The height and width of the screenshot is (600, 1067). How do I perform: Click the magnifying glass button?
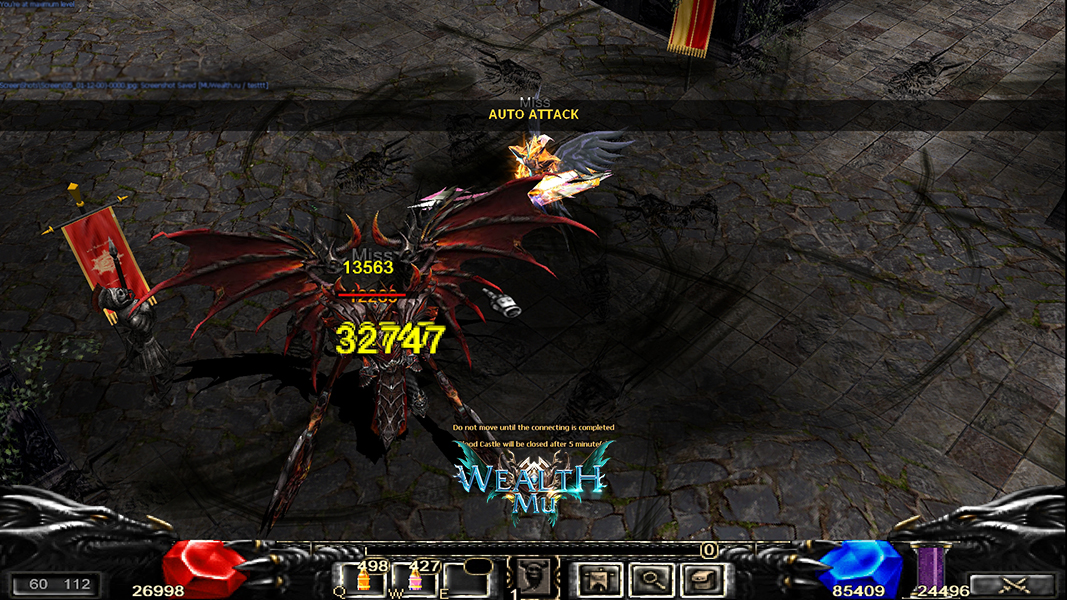tap(651, 578)
